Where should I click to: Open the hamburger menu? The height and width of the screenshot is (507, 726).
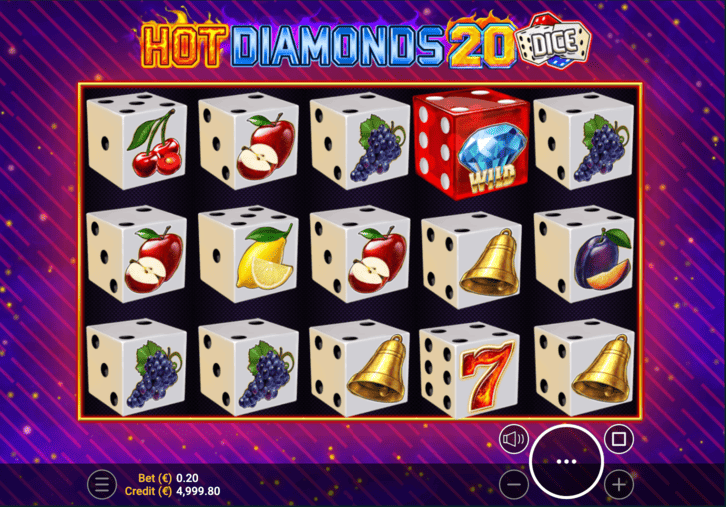click(x=101, y=485)
